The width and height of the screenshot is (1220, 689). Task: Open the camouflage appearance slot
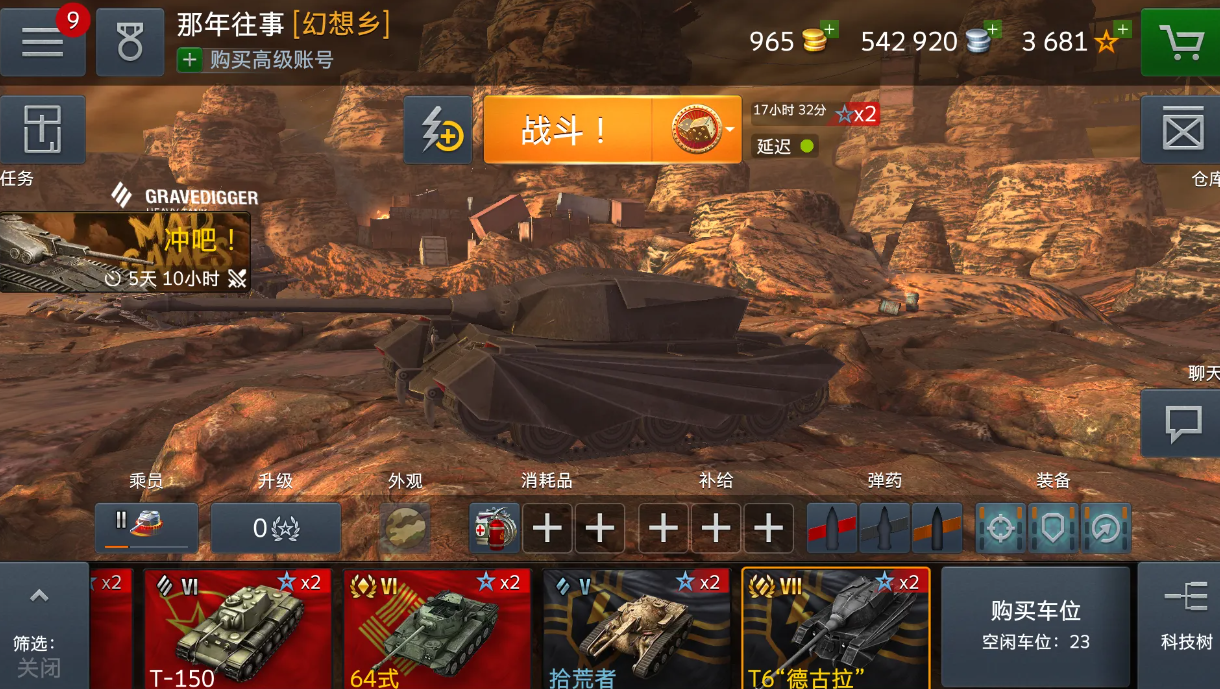(x=405, y=528)
